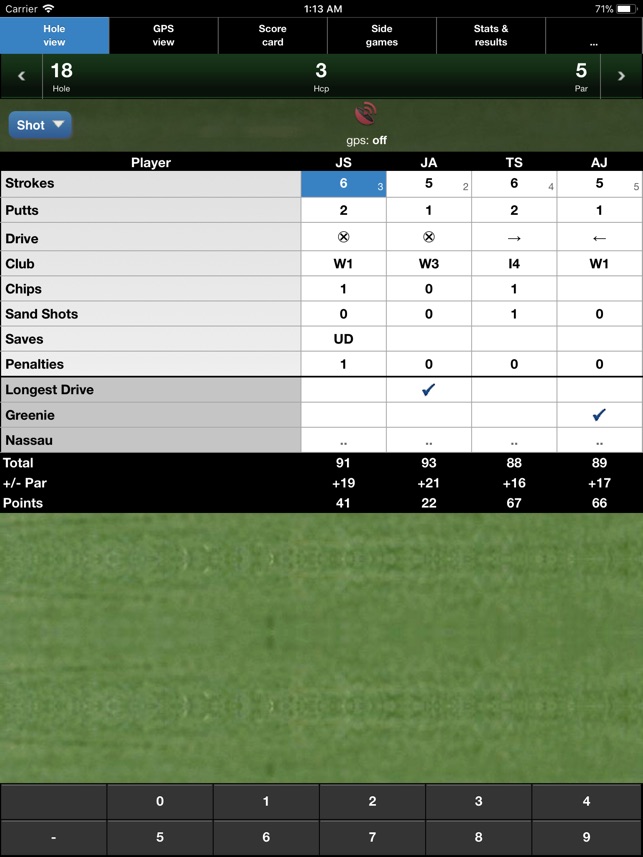Tap the minus key on keypad

point(53,837)
